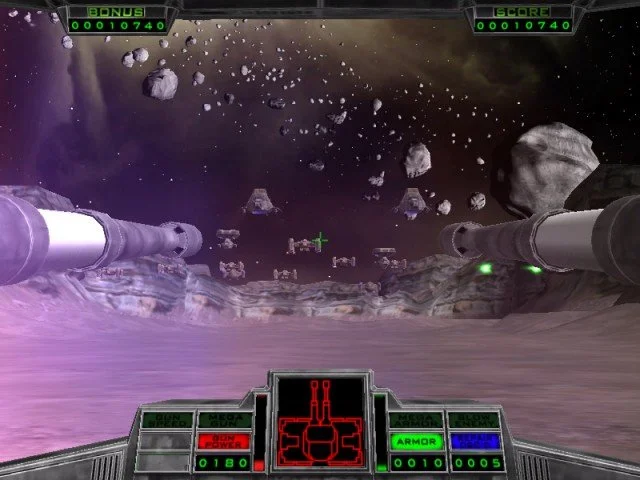This screenshot has height=480, width=640.
Task: Activate the Mega Gun powerup indicator
Action: point(223,421)
